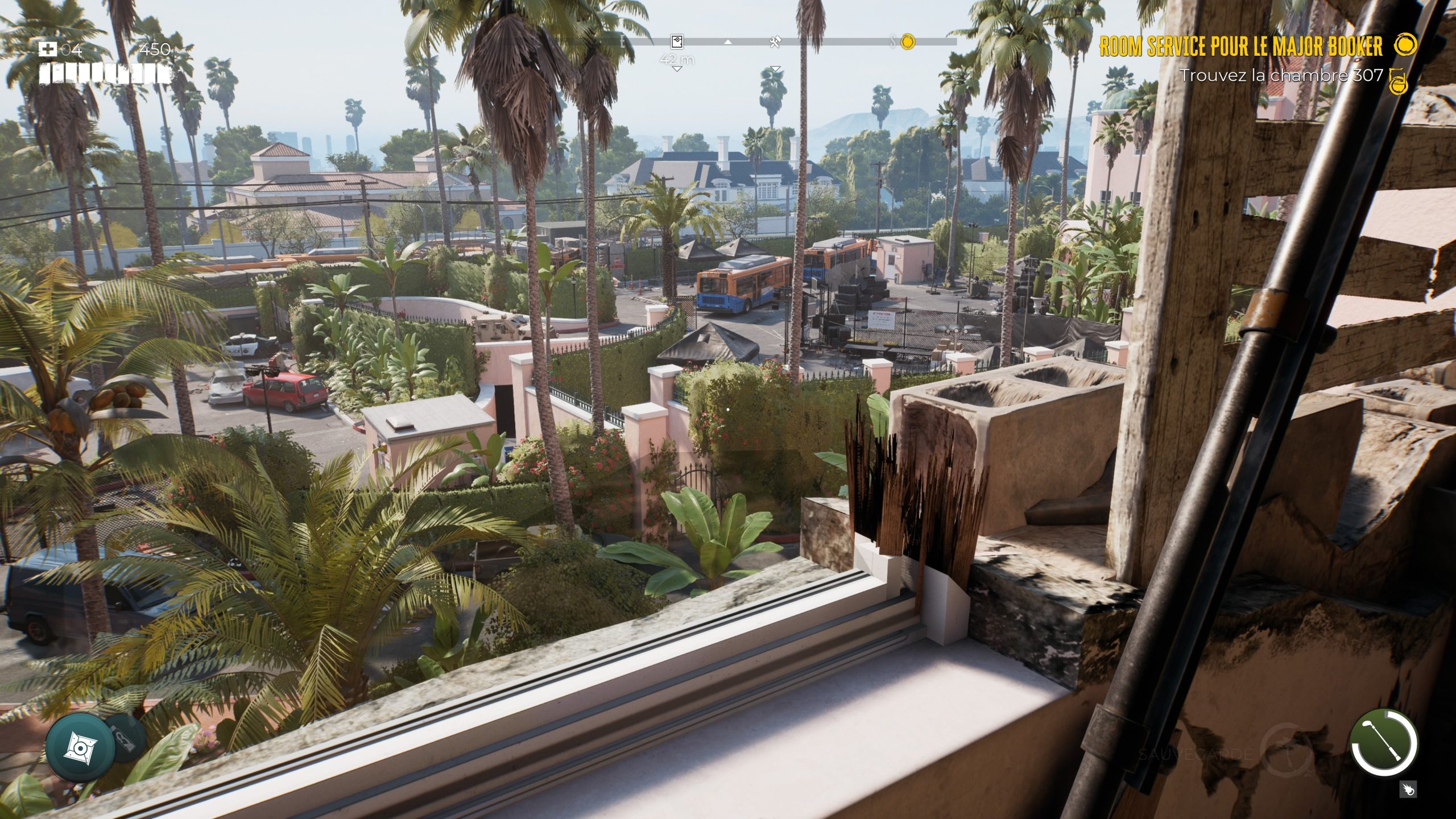Image resolution: width=1456 pixels, height=819 pixels.
Task: Select the shuriken curveball ability icon
Action: point(76,746)
